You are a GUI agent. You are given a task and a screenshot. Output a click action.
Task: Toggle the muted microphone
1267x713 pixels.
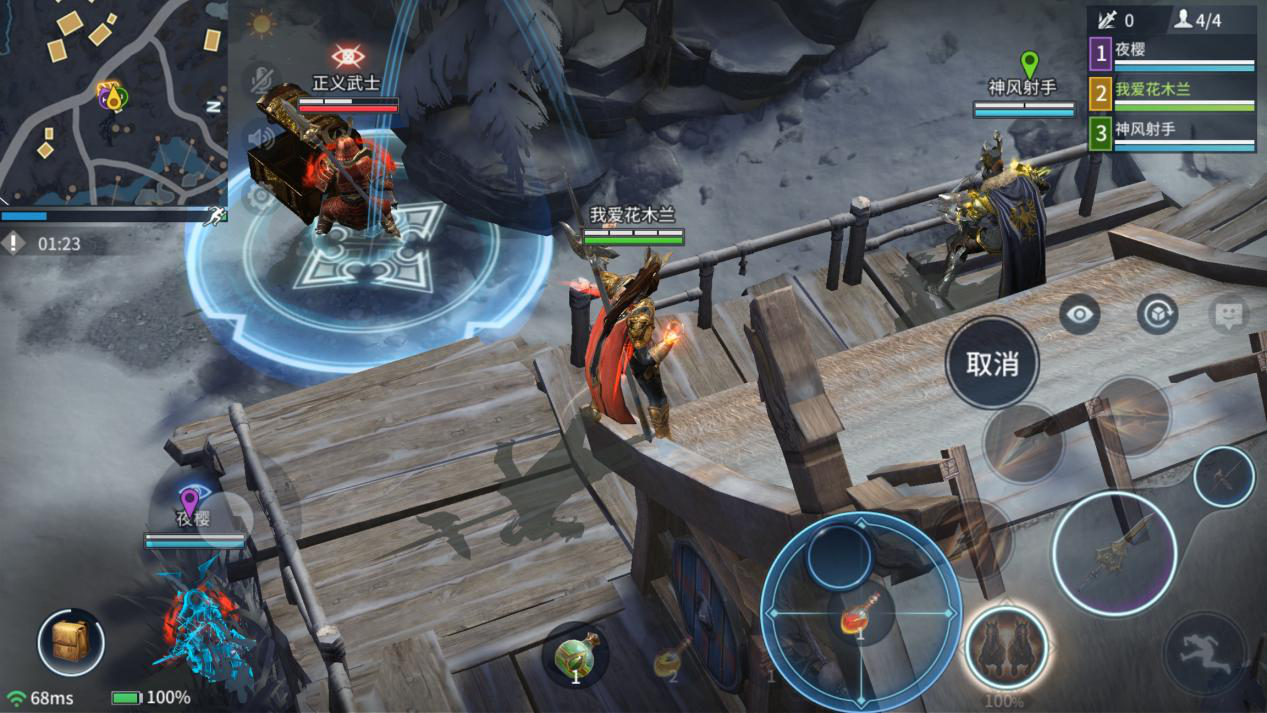pyautogui.click(x=262, y=81)
